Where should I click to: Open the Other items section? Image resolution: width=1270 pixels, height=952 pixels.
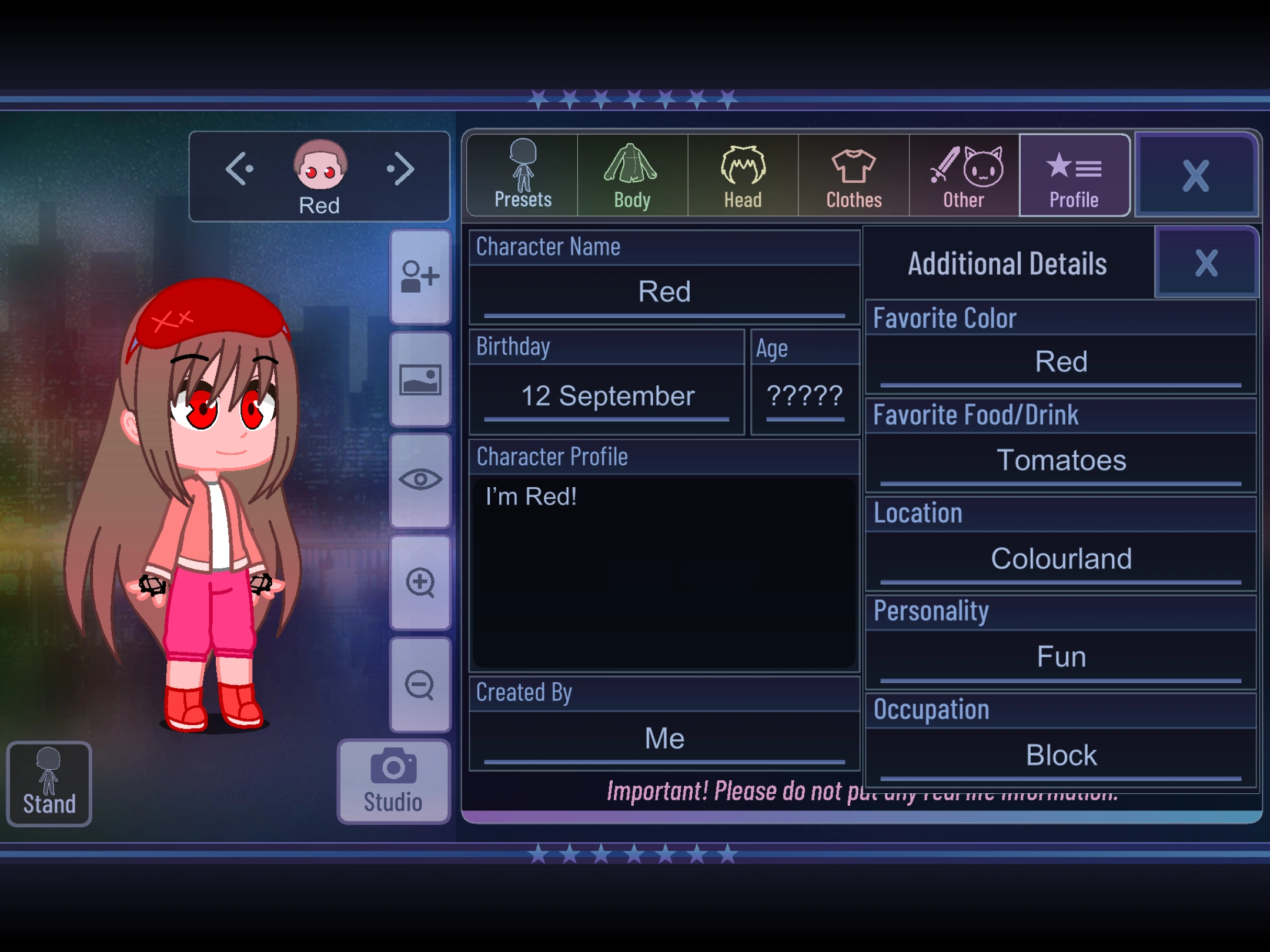click(963, 173)
